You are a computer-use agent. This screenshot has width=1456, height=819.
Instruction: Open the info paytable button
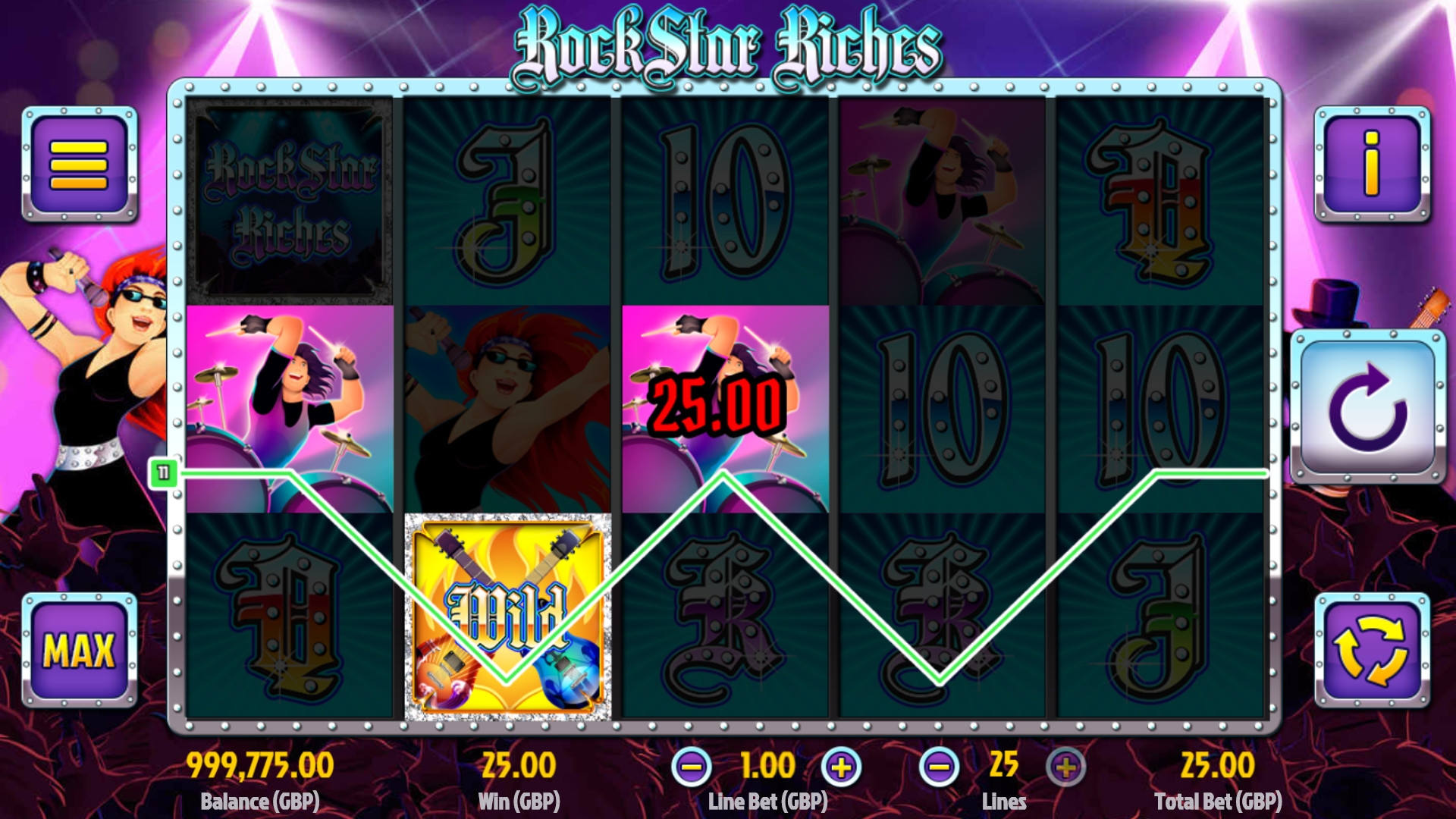[1372, 163]
